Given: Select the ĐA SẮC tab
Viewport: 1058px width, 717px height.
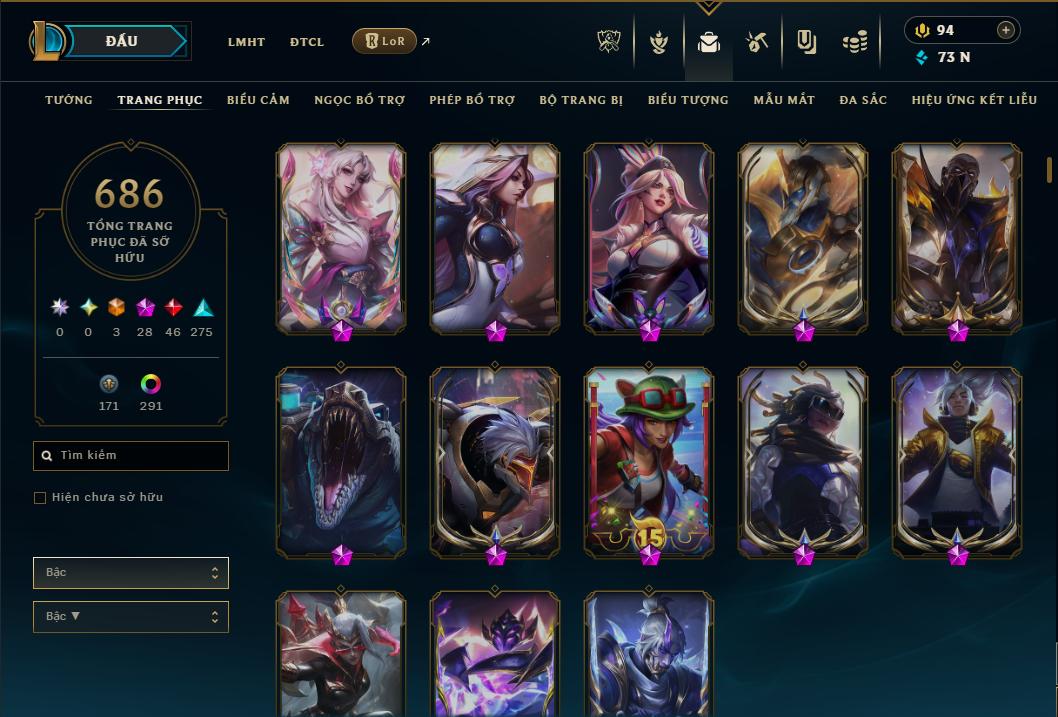Looking at the screenshot, I should coord(863,100).
